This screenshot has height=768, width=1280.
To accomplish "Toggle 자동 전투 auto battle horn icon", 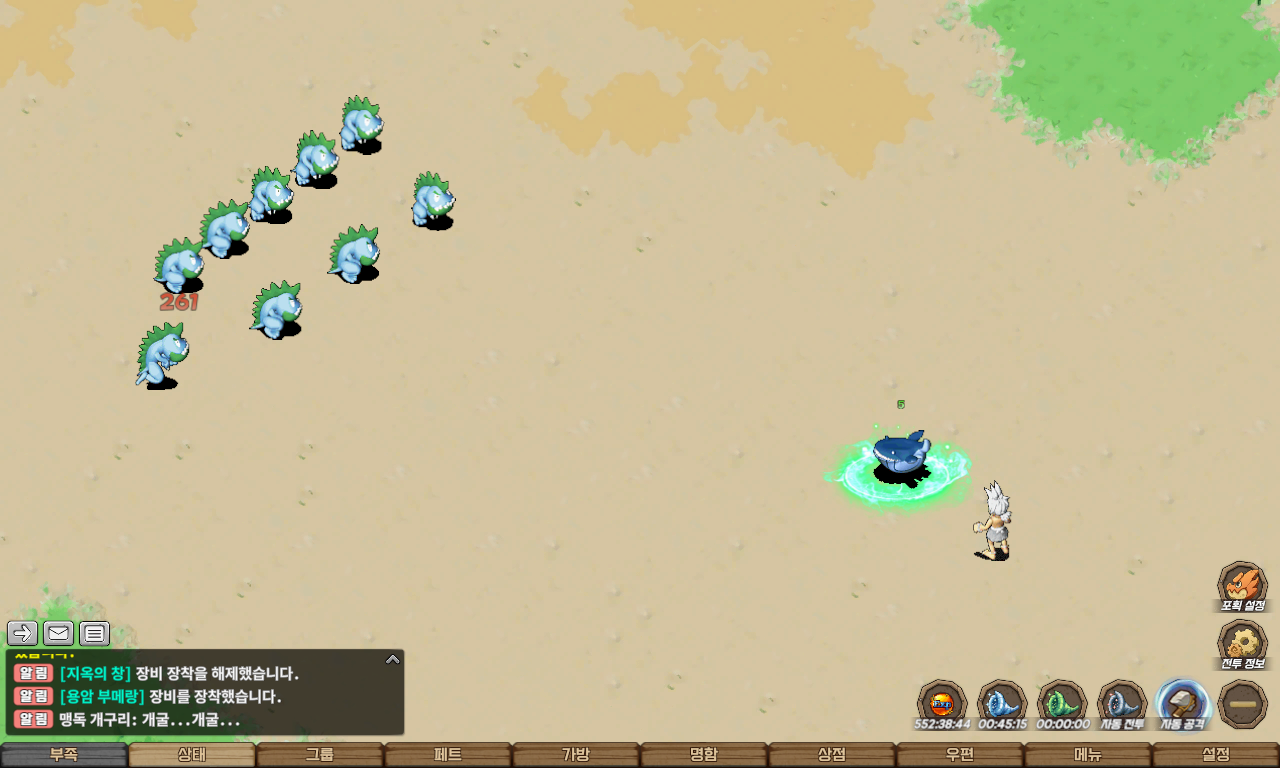I will click(x=1122, y=704).
